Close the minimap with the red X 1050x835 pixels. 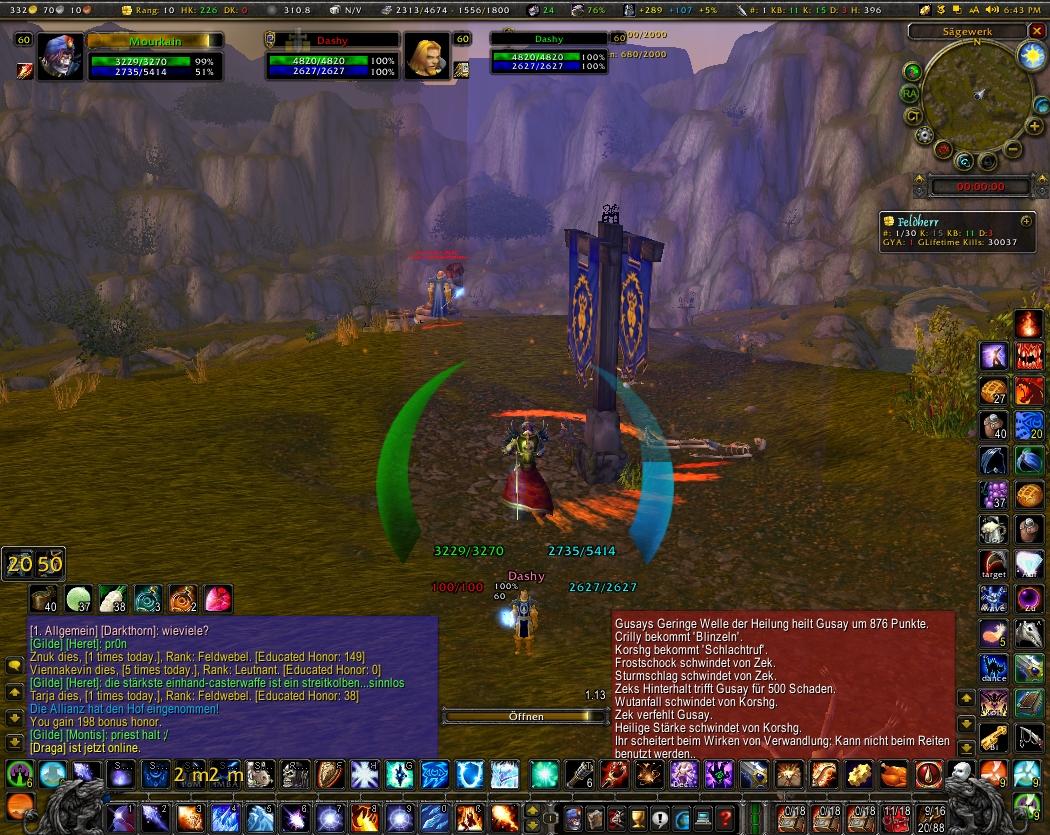1036,31
